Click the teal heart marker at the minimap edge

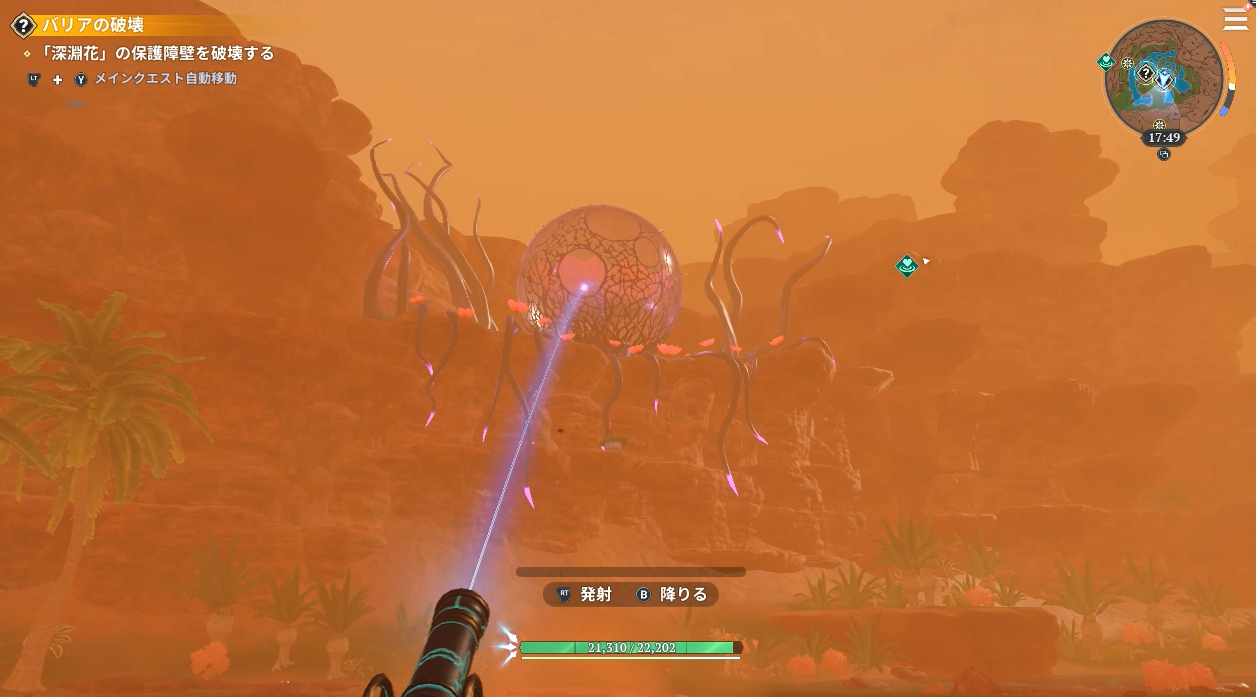tap(1106, 62)
